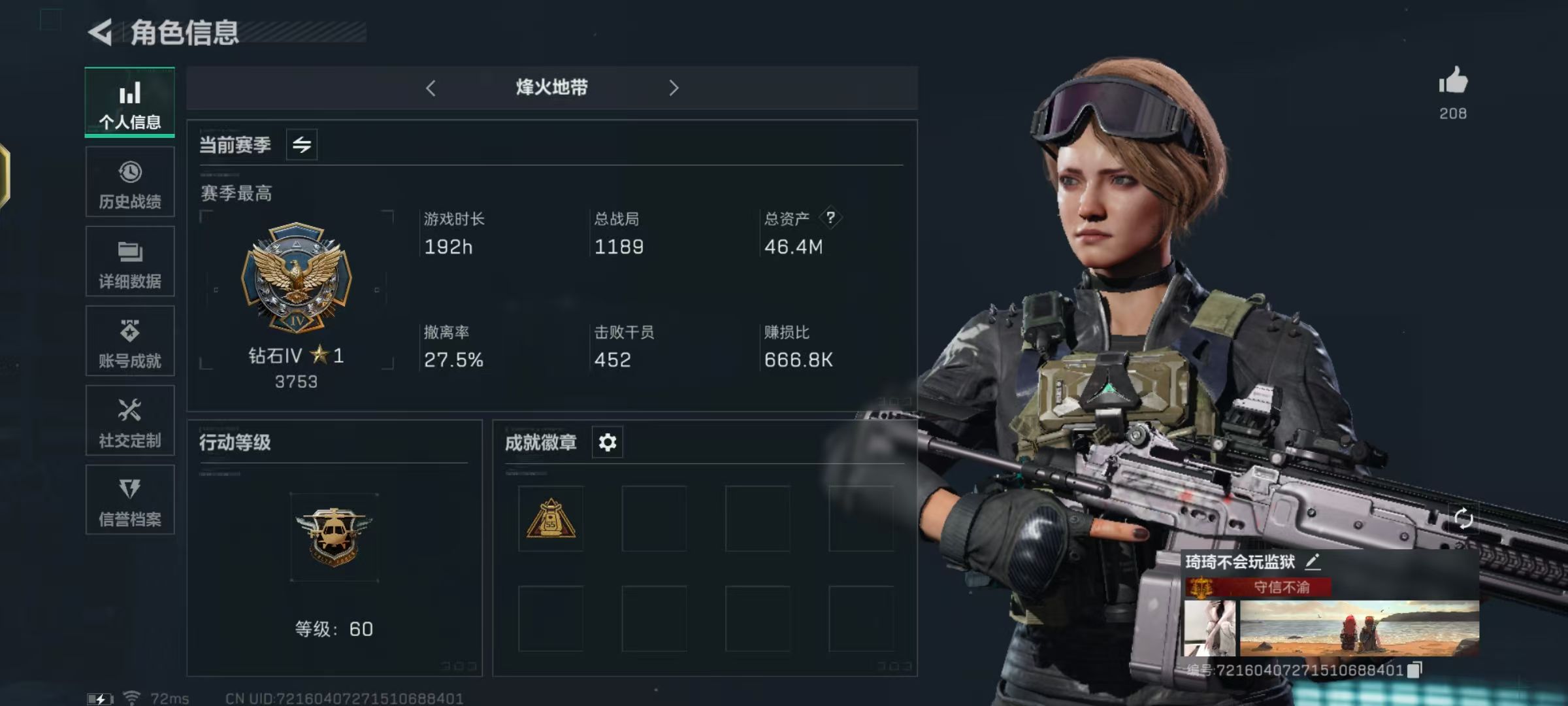
Task: Open the beach scene profile banner
Action: point(1359,628)
